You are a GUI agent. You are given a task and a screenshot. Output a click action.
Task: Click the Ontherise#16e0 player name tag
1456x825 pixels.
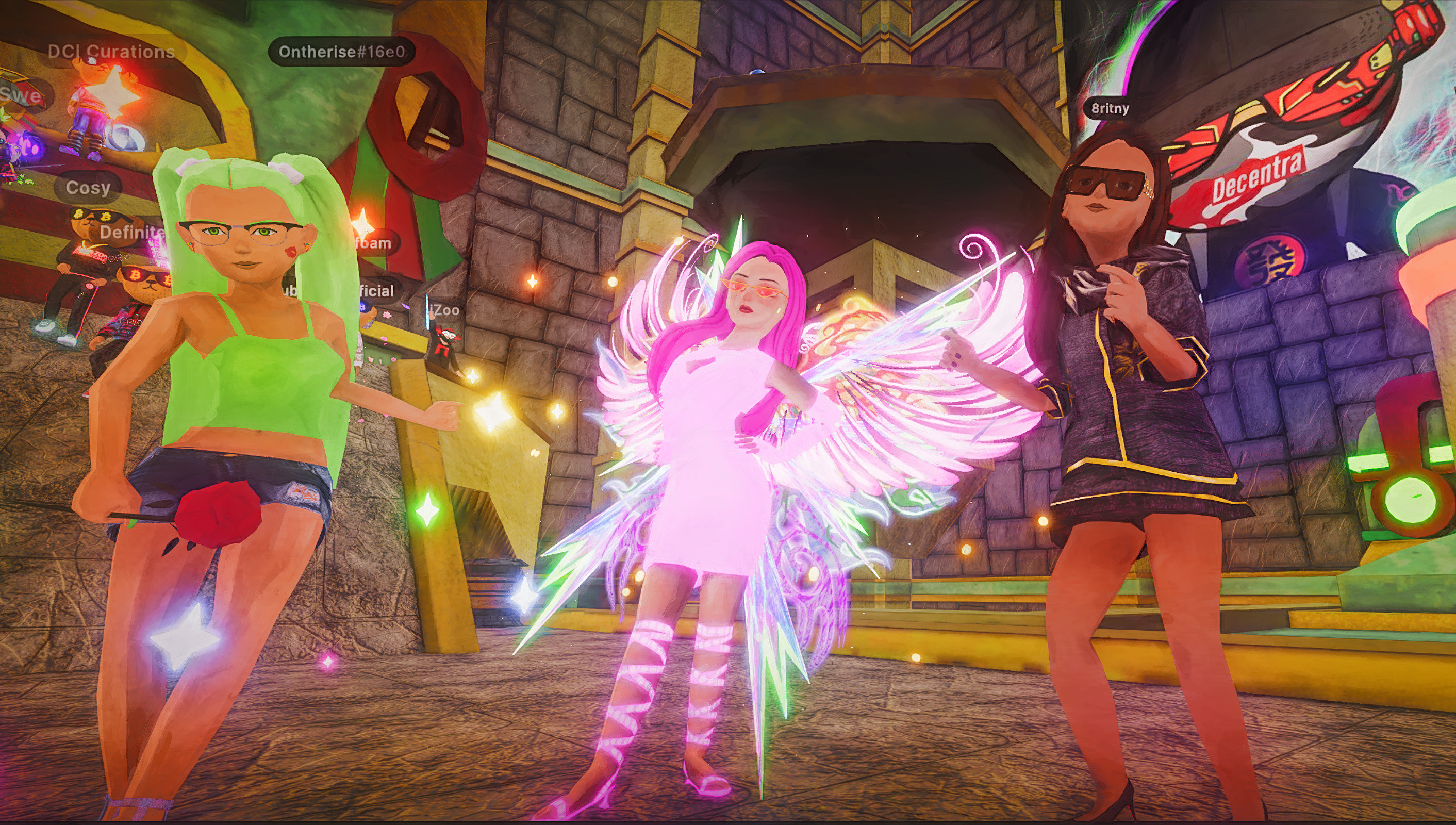[342, 52]
